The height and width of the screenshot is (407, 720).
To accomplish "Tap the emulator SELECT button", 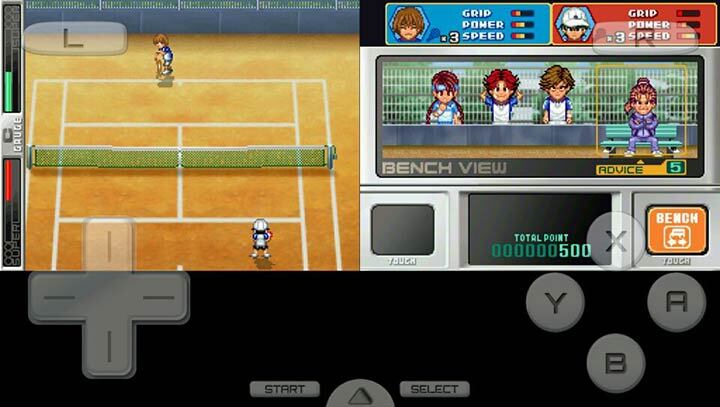I will point(435,389).
